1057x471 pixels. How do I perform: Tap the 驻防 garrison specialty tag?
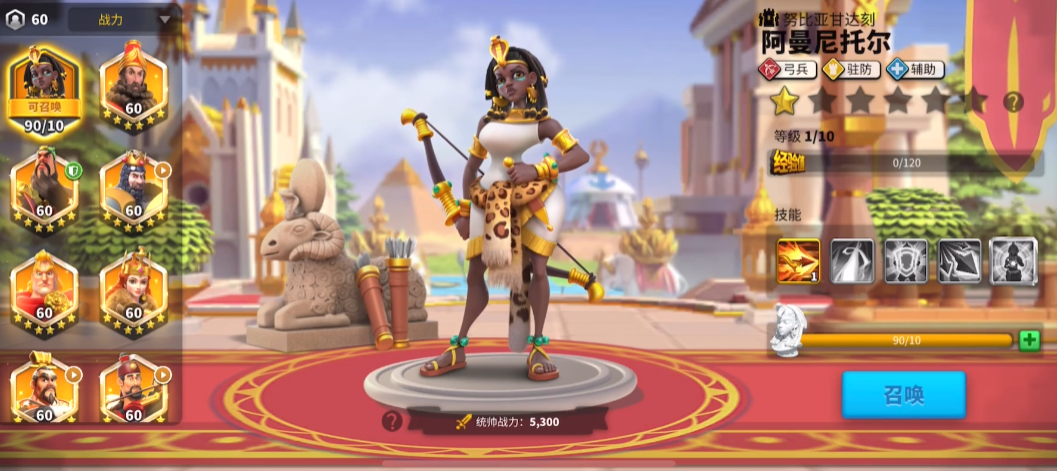851,69
